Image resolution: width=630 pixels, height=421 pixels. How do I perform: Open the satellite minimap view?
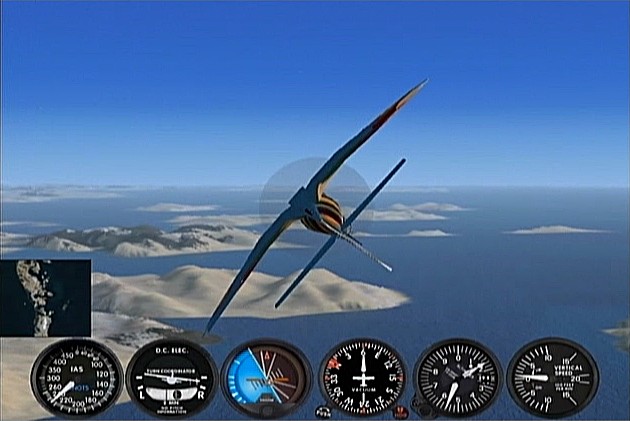point(45,297)
